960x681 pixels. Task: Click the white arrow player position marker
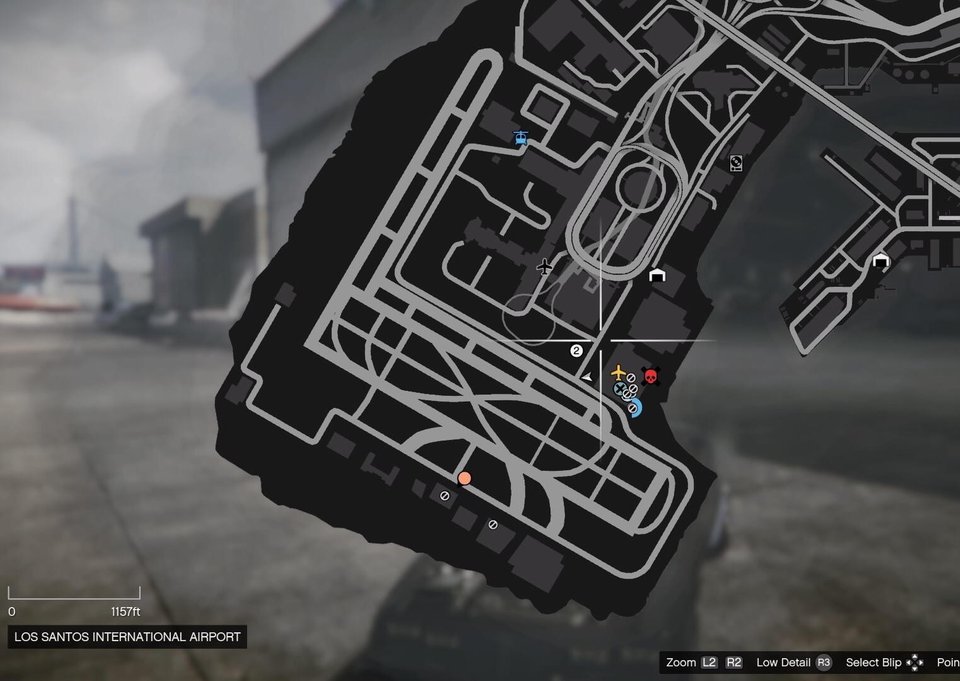(588, 376)
